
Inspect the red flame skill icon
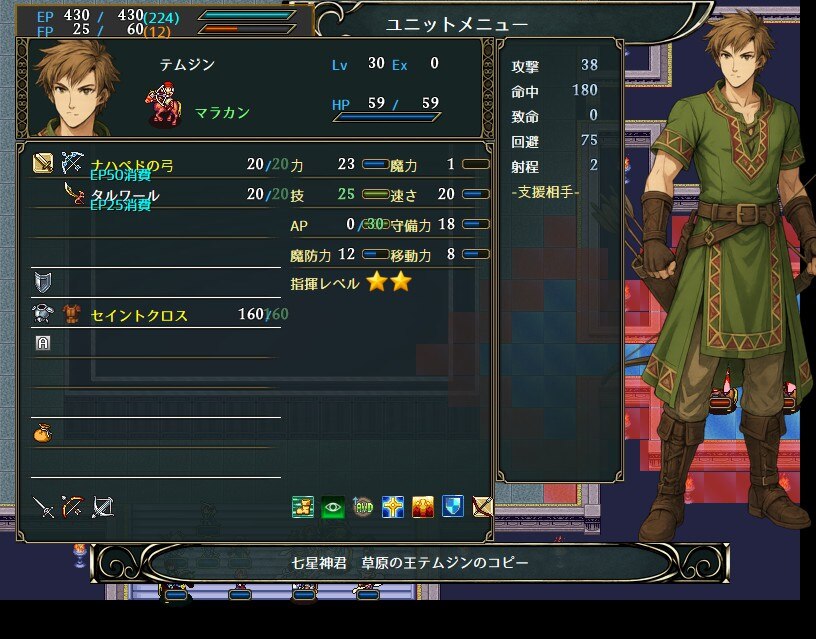tap(423, 507)
